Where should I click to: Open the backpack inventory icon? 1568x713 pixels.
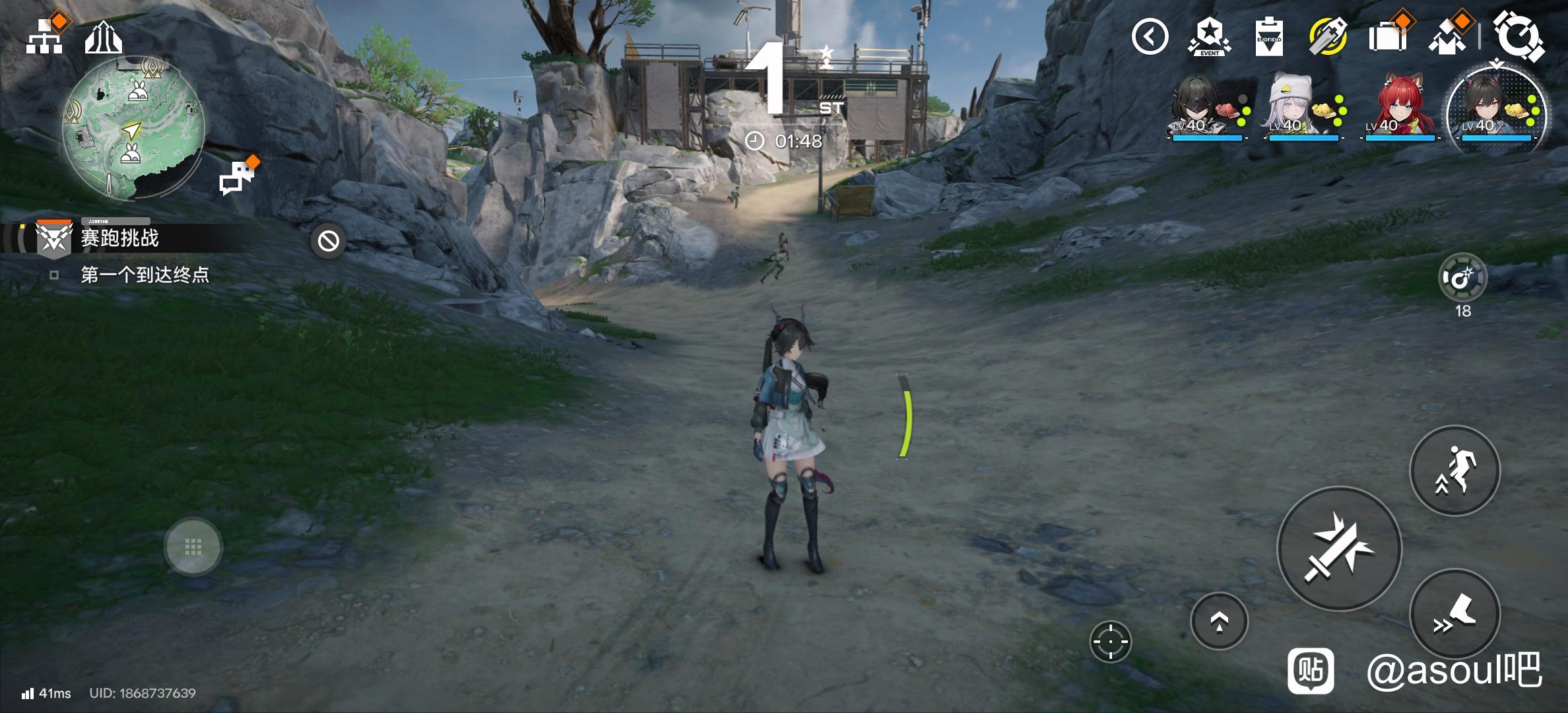coord(1387,36)
